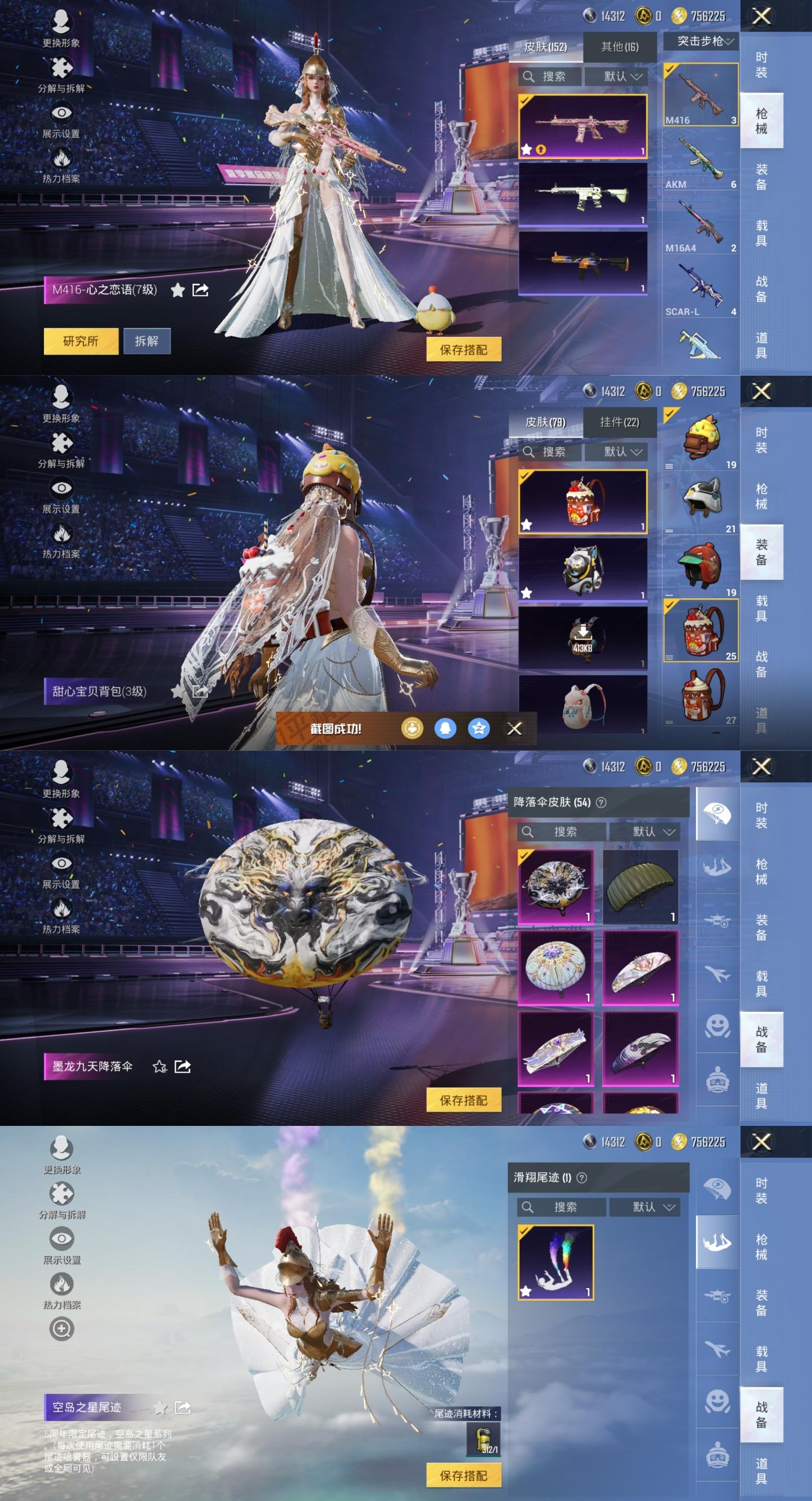
Task: Tap the 尾迹消耗材料 spray can item
Action: pos(483,1438)
